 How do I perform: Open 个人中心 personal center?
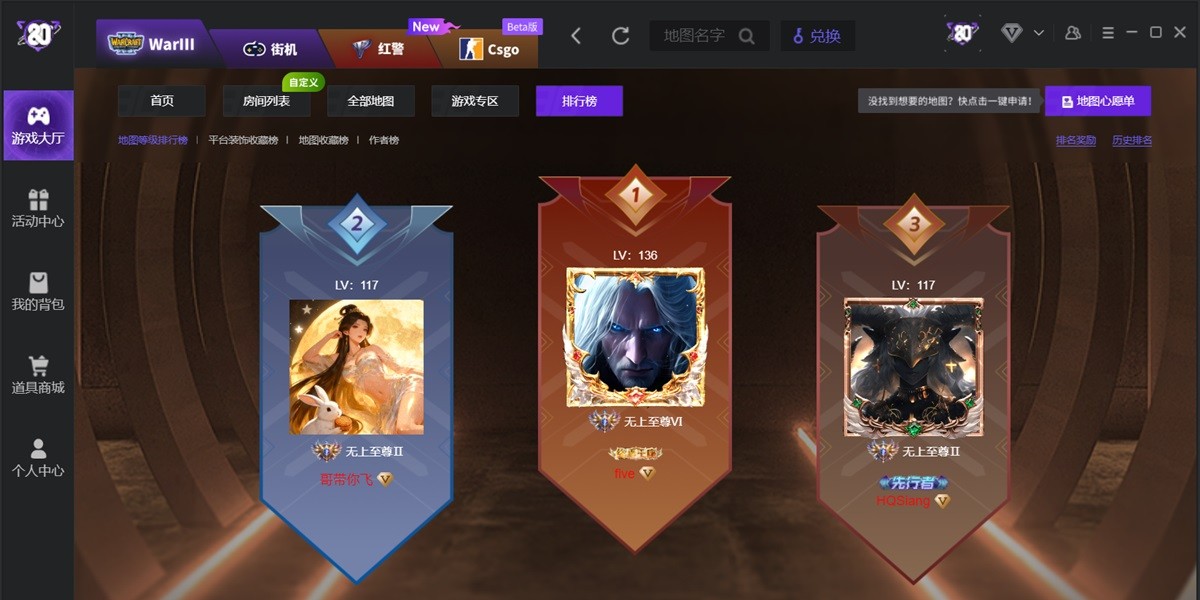(x=38, y=457)
